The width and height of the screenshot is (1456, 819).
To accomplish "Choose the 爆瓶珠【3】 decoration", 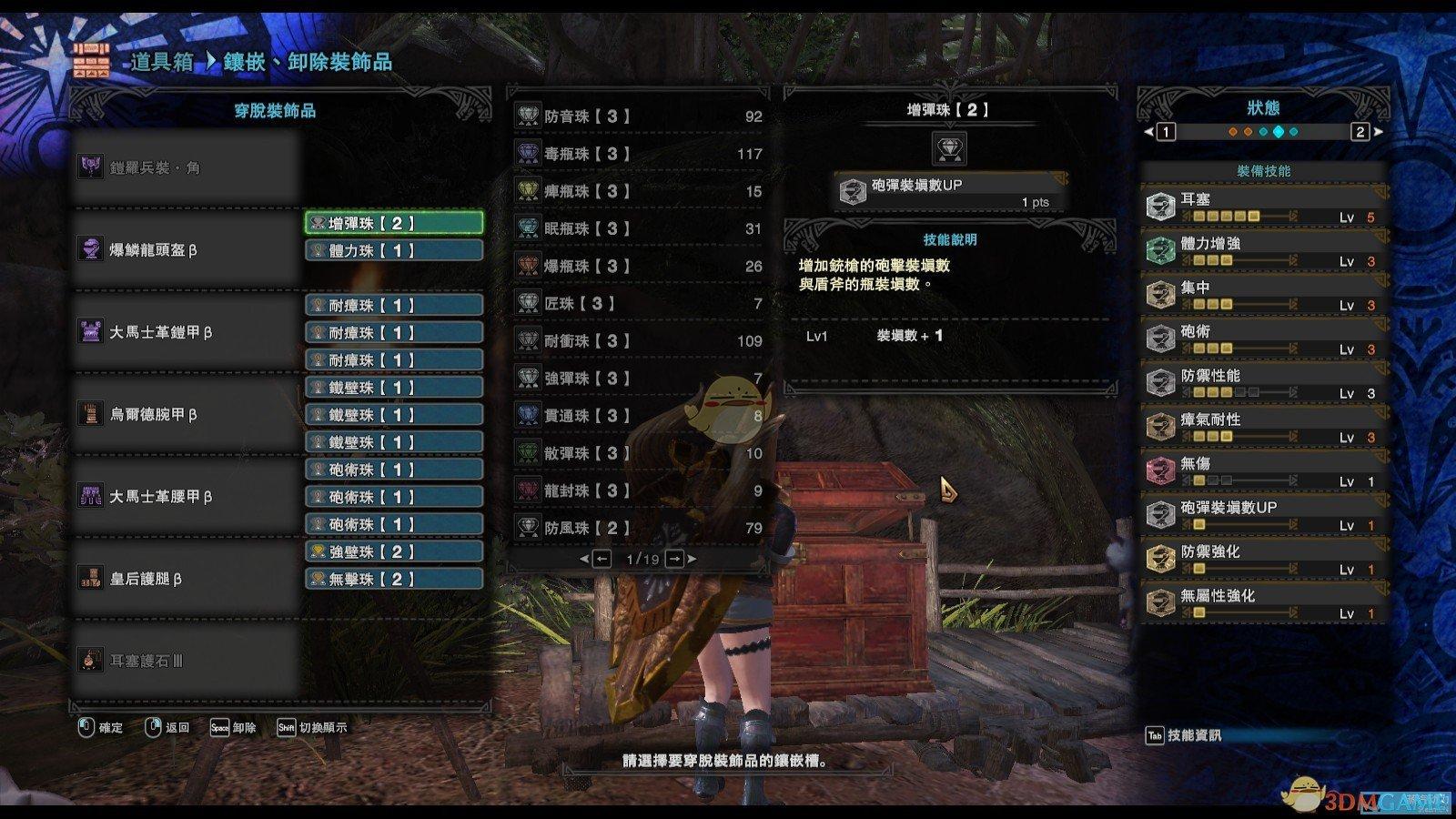I will 639,266.
